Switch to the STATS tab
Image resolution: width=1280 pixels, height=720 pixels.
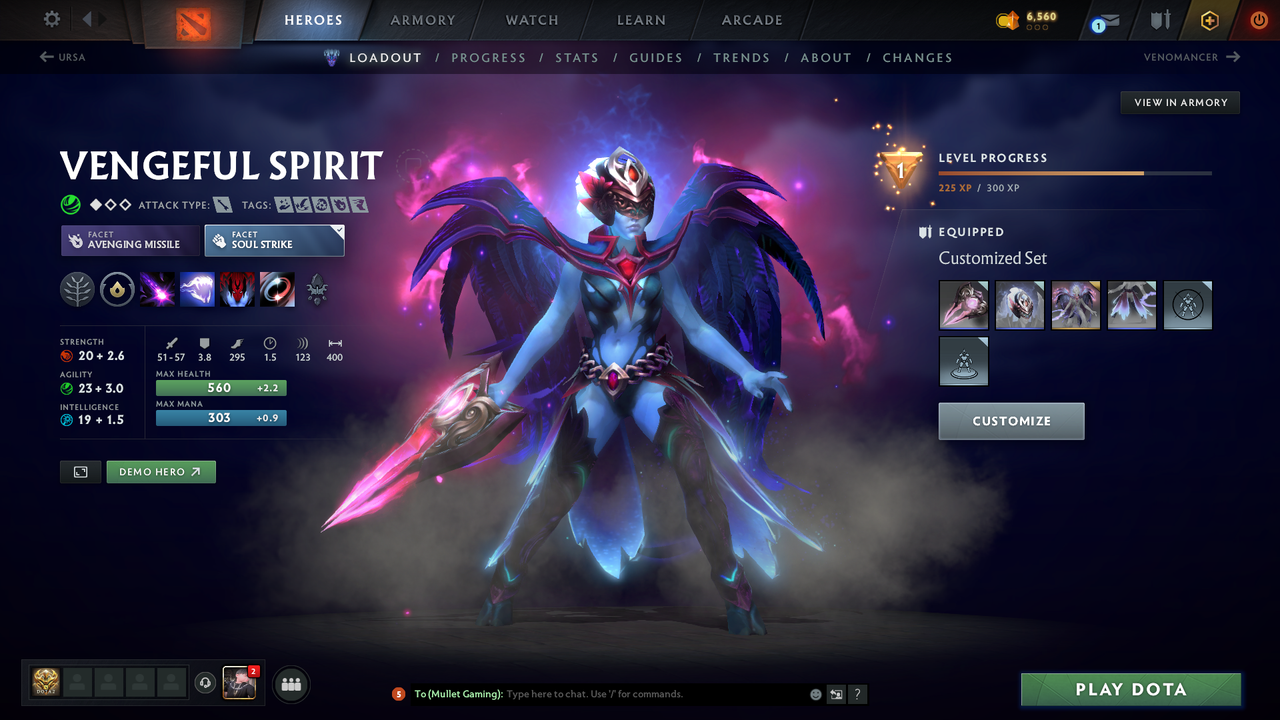click(577, 57)
